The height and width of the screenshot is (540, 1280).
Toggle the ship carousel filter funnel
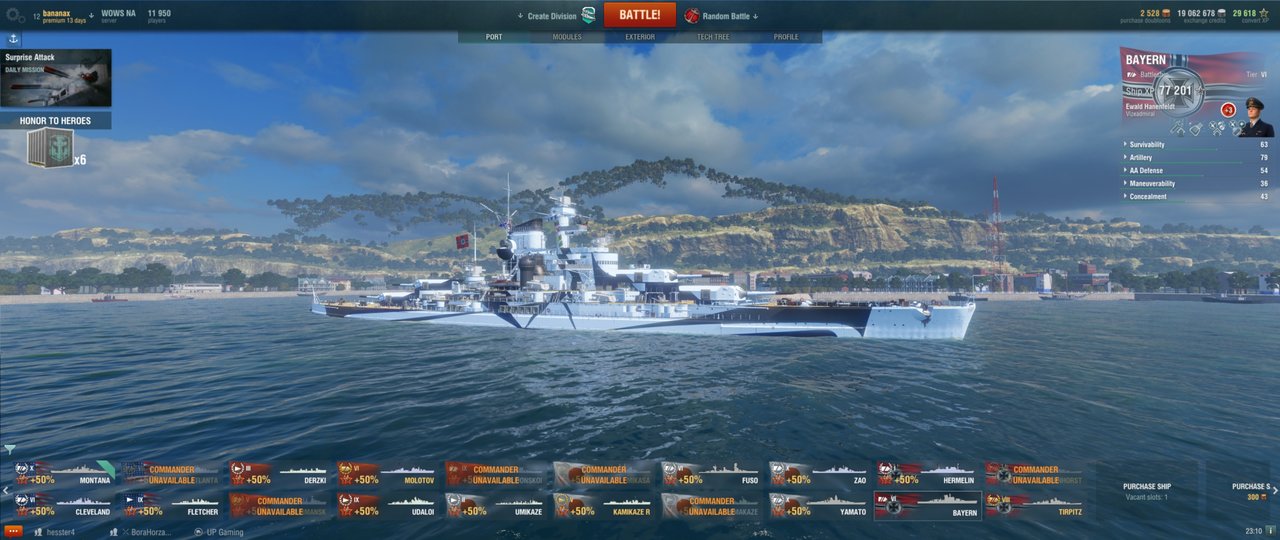coord(10,450)
